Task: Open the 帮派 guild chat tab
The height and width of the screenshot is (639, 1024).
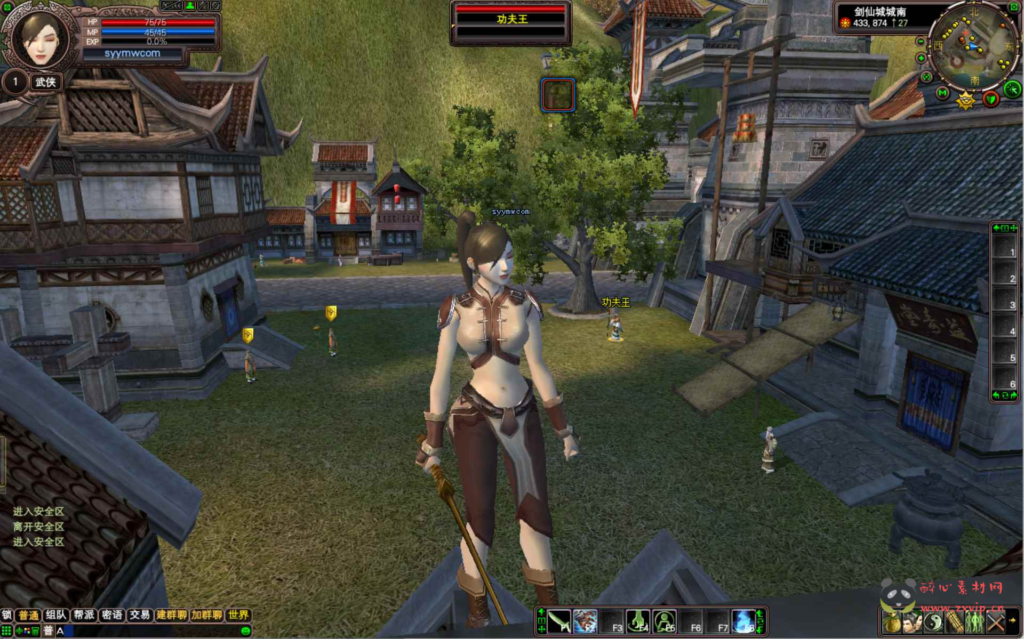Action: [84, 615]
